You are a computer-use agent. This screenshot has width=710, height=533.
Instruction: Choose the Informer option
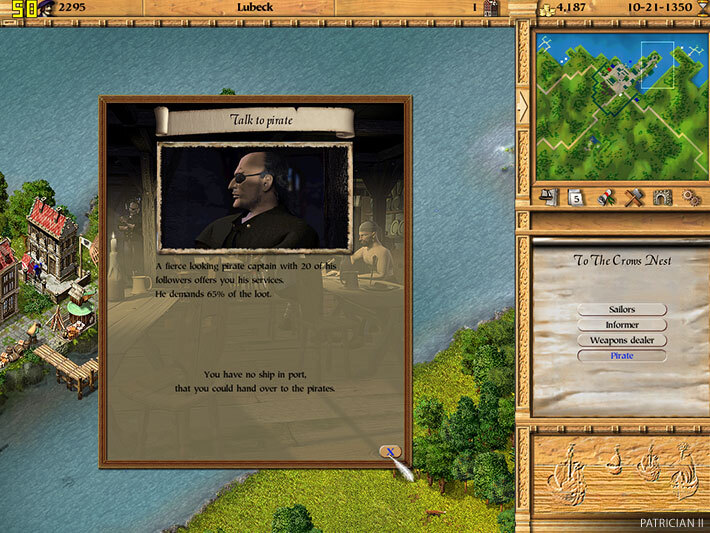pyautogui.click(x=621, y=325)
